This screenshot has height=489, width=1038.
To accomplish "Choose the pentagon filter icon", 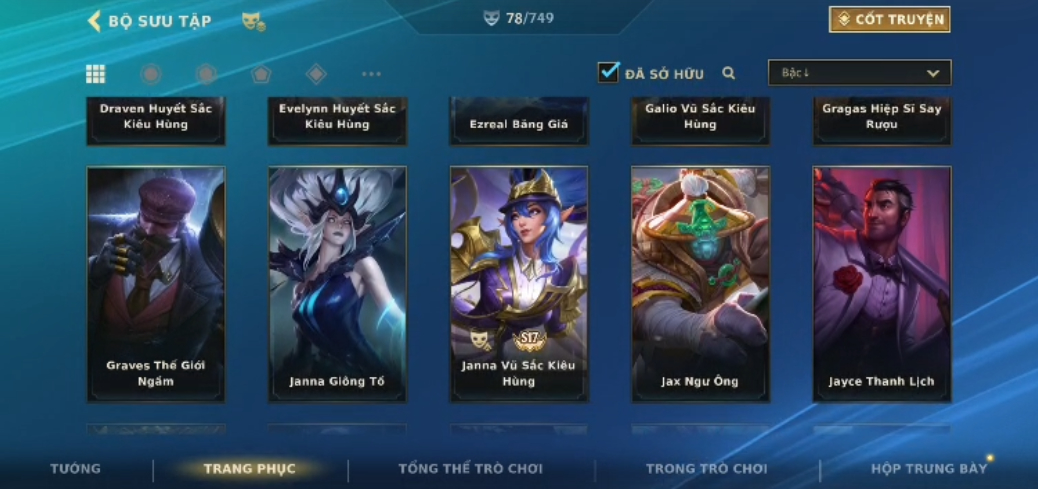I will point(261,74).
